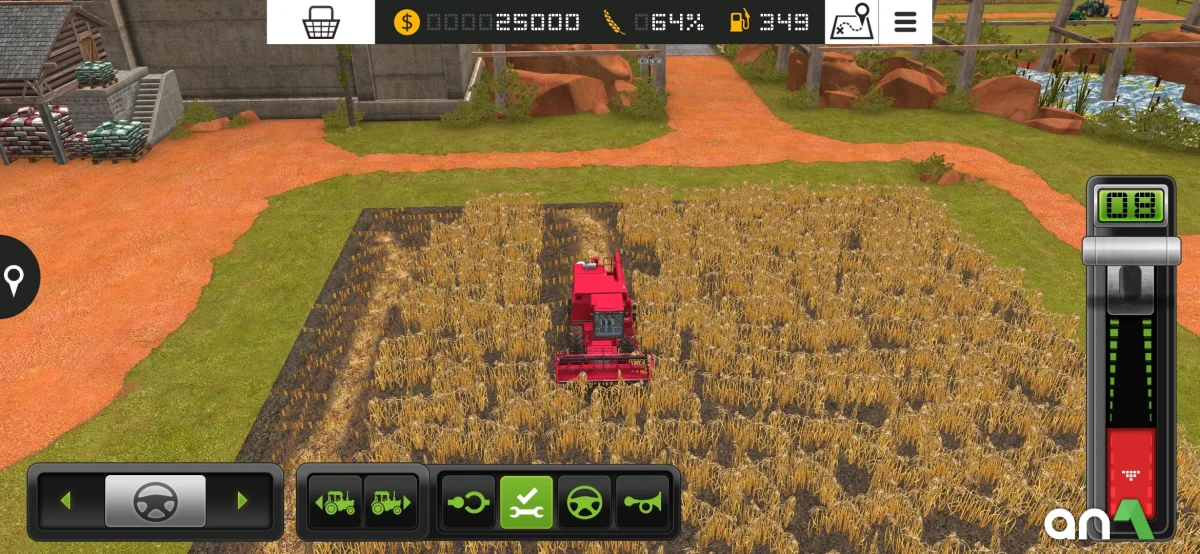Activate the AI helper steering wheel button
Viewport: 1200px width, 554px height.
(x=584, y=502)
